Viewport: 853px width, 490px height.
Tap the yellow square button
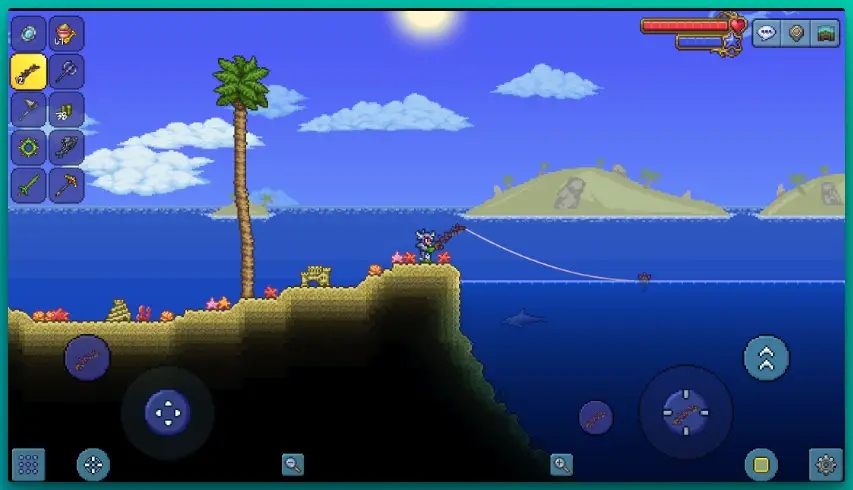point(761,464)
